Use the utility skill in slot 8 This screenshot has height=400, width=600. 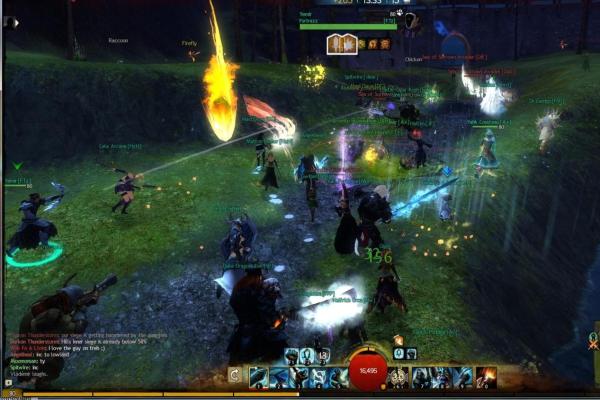443,377
